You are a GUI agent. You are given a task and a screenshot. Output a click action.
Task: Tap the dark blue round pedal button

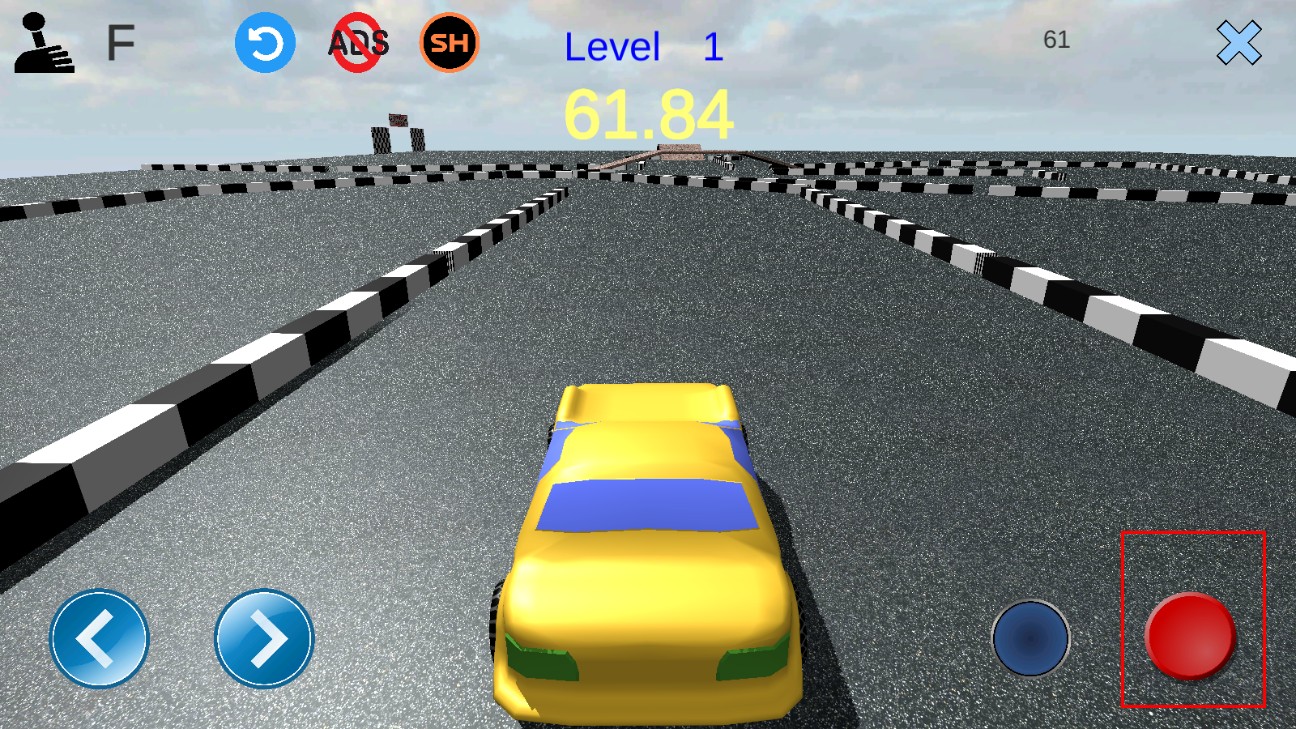tap(1031, 638)
